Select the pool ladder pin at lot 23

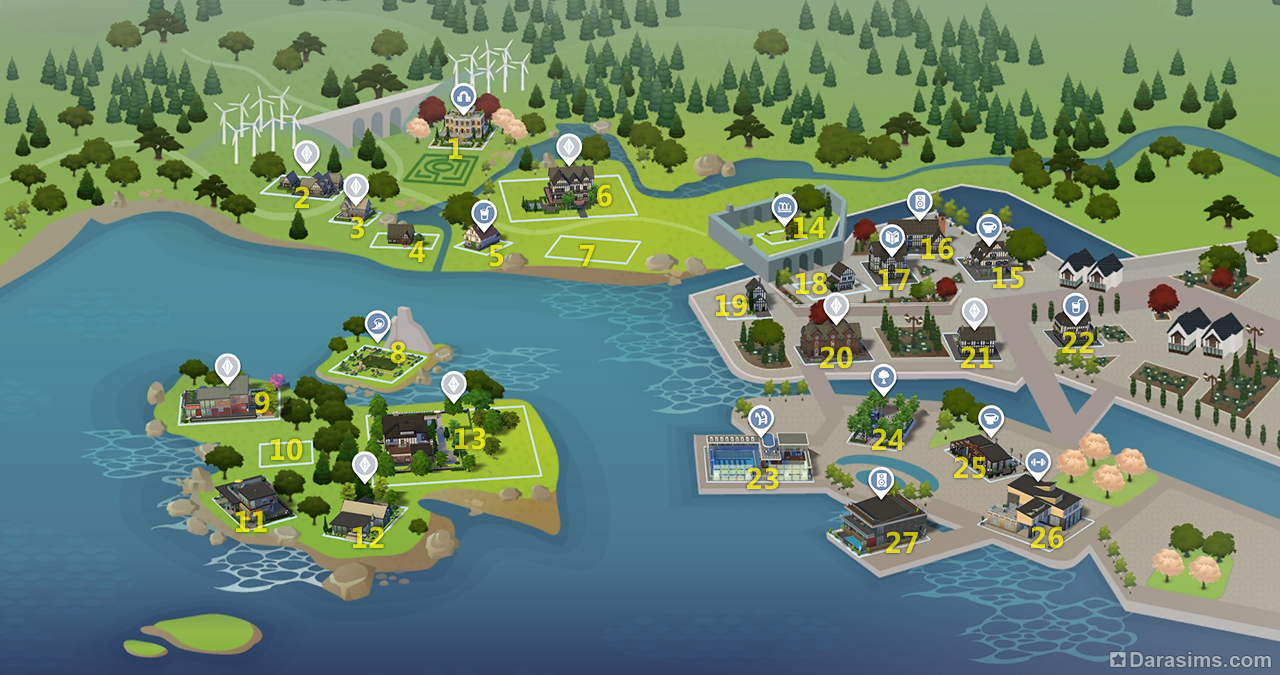click(x=761, y=418)
